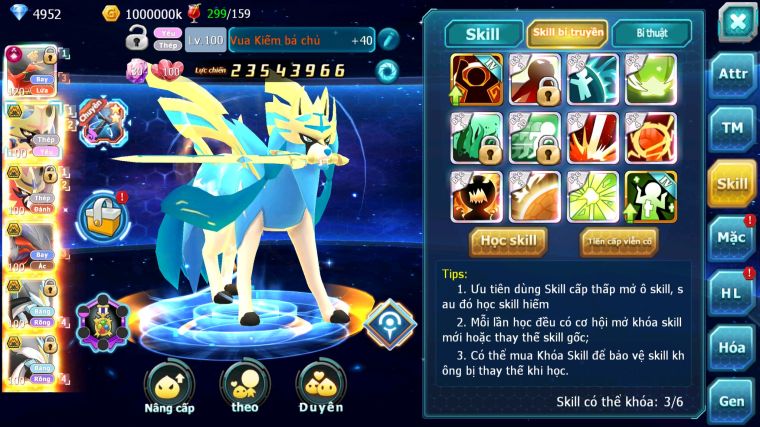The image size is (760, 427).
Task: Click the pencil rename icon
Action: point(388,40)
